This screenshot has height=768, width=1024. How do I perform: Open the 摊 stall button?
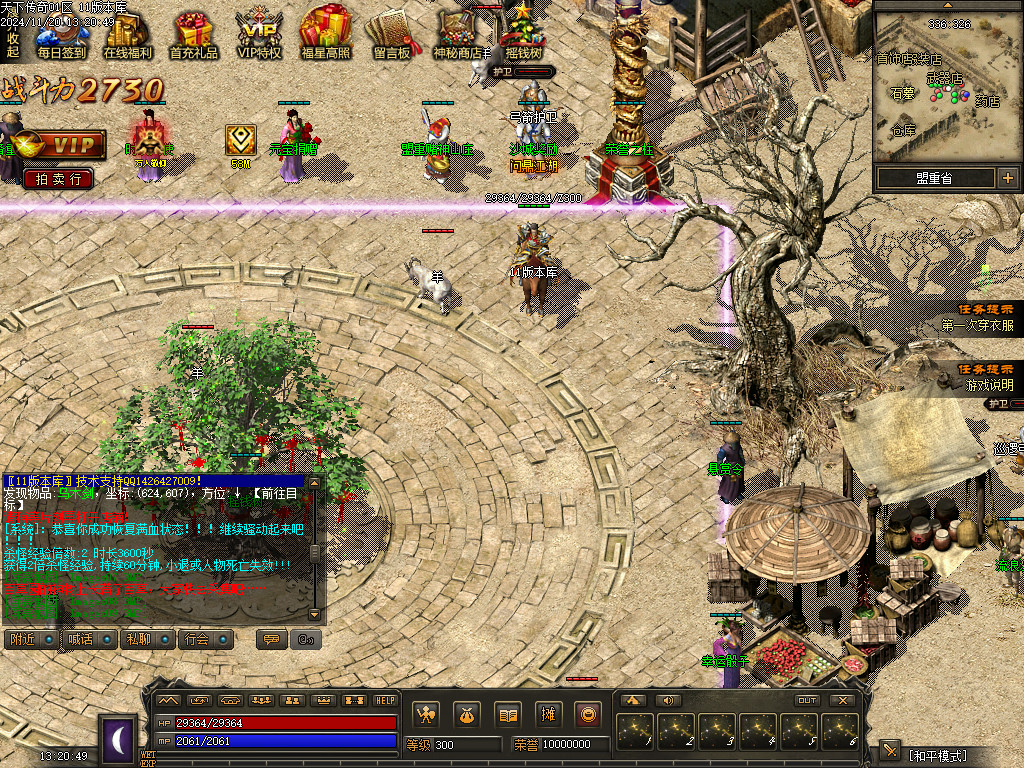[548, 714]
